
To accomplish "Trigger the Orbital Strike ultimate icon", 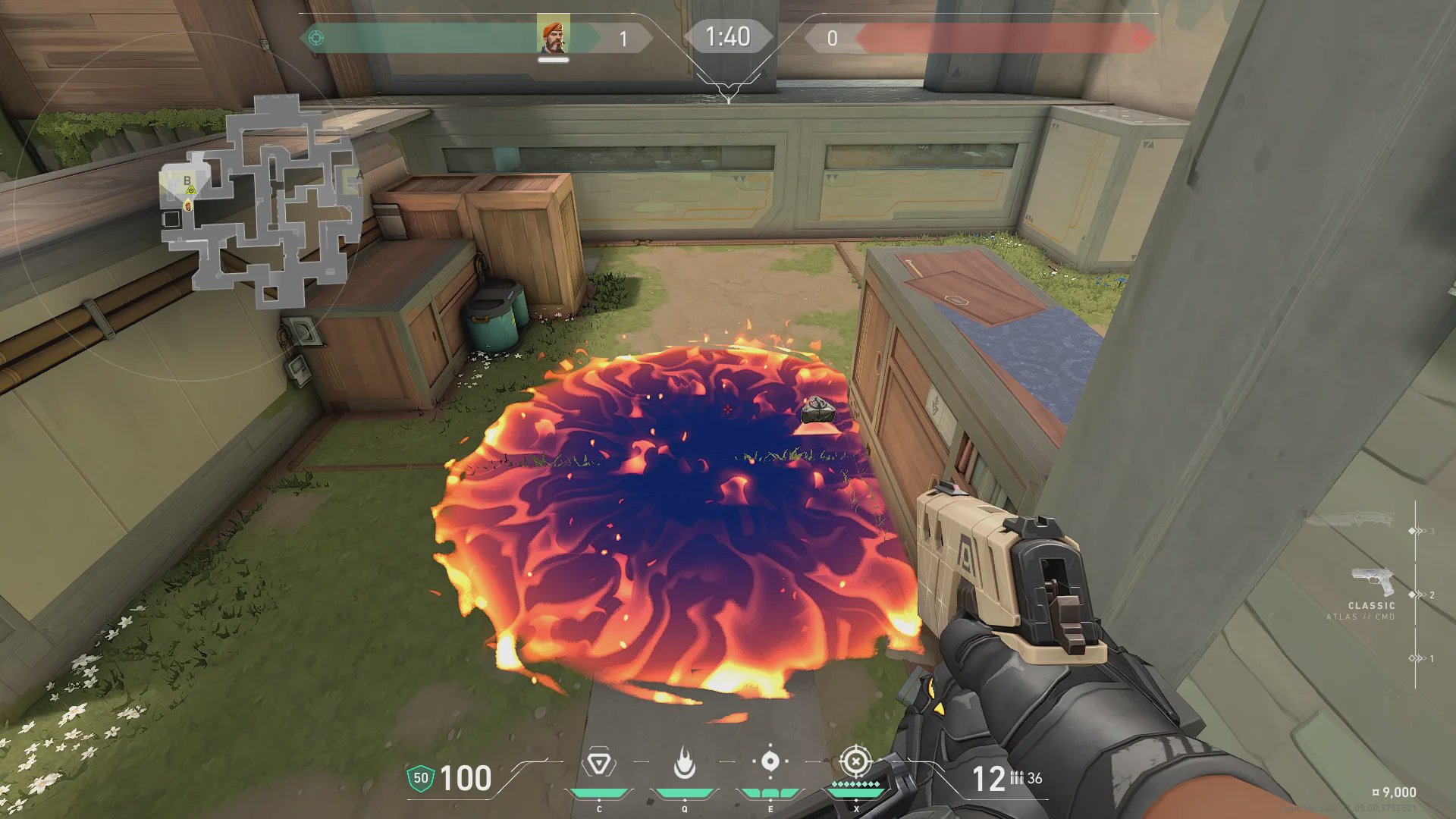I will click(x=855, y=760).
